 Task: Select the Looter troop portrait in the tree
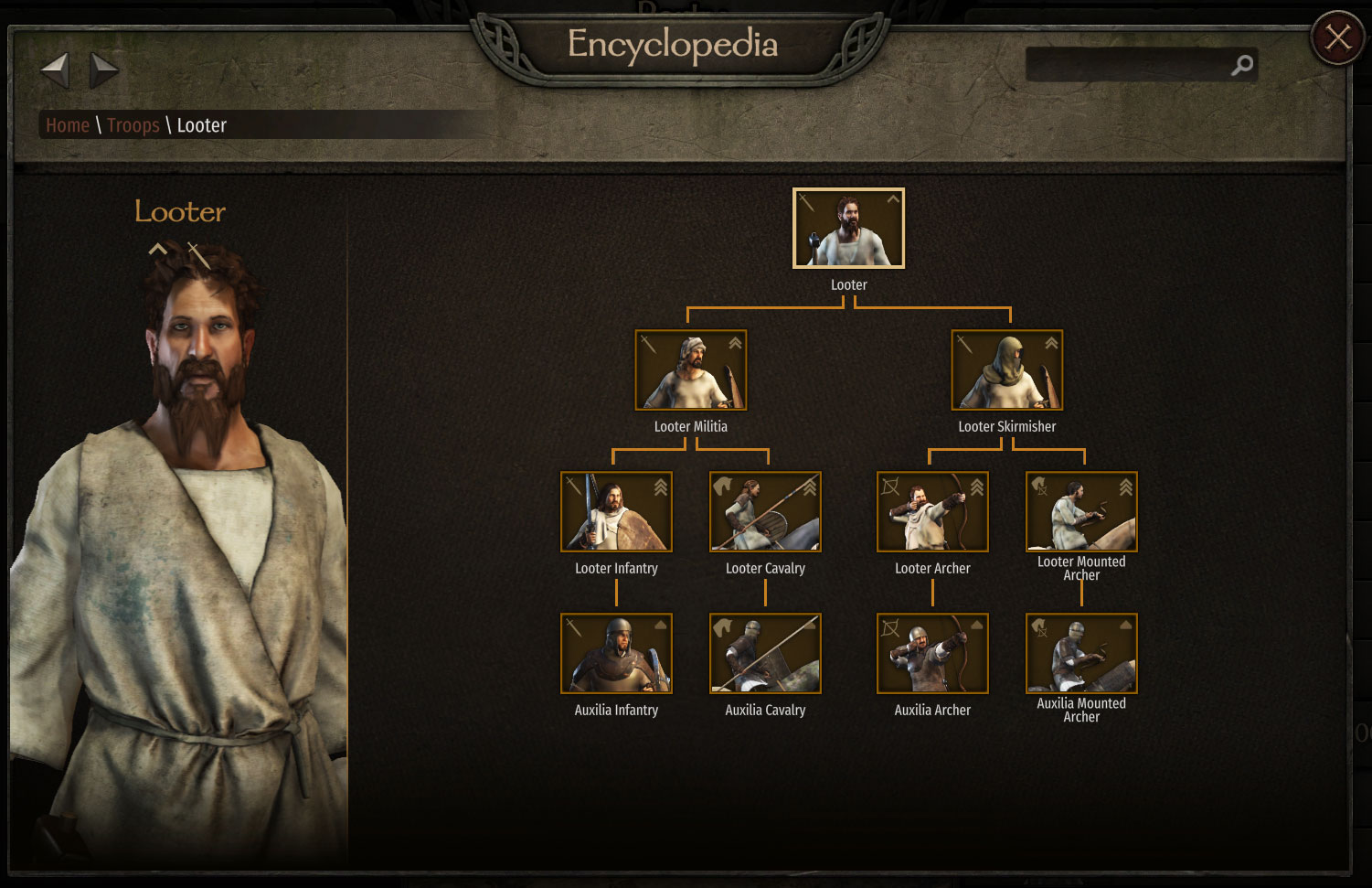[848, 229]
